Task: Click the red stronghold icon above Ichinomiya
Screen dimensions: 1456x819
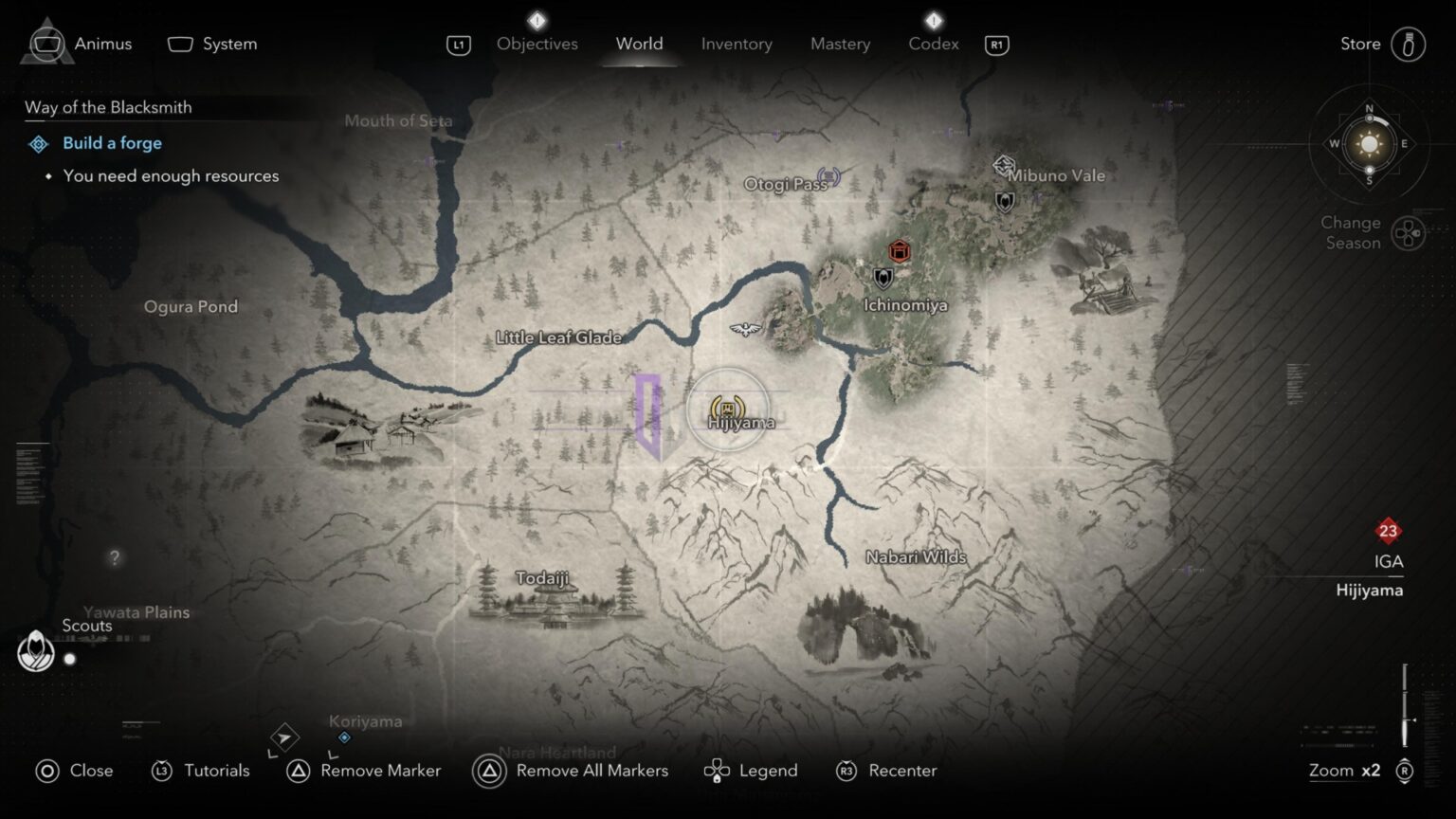Action: [x=898, y=251]
